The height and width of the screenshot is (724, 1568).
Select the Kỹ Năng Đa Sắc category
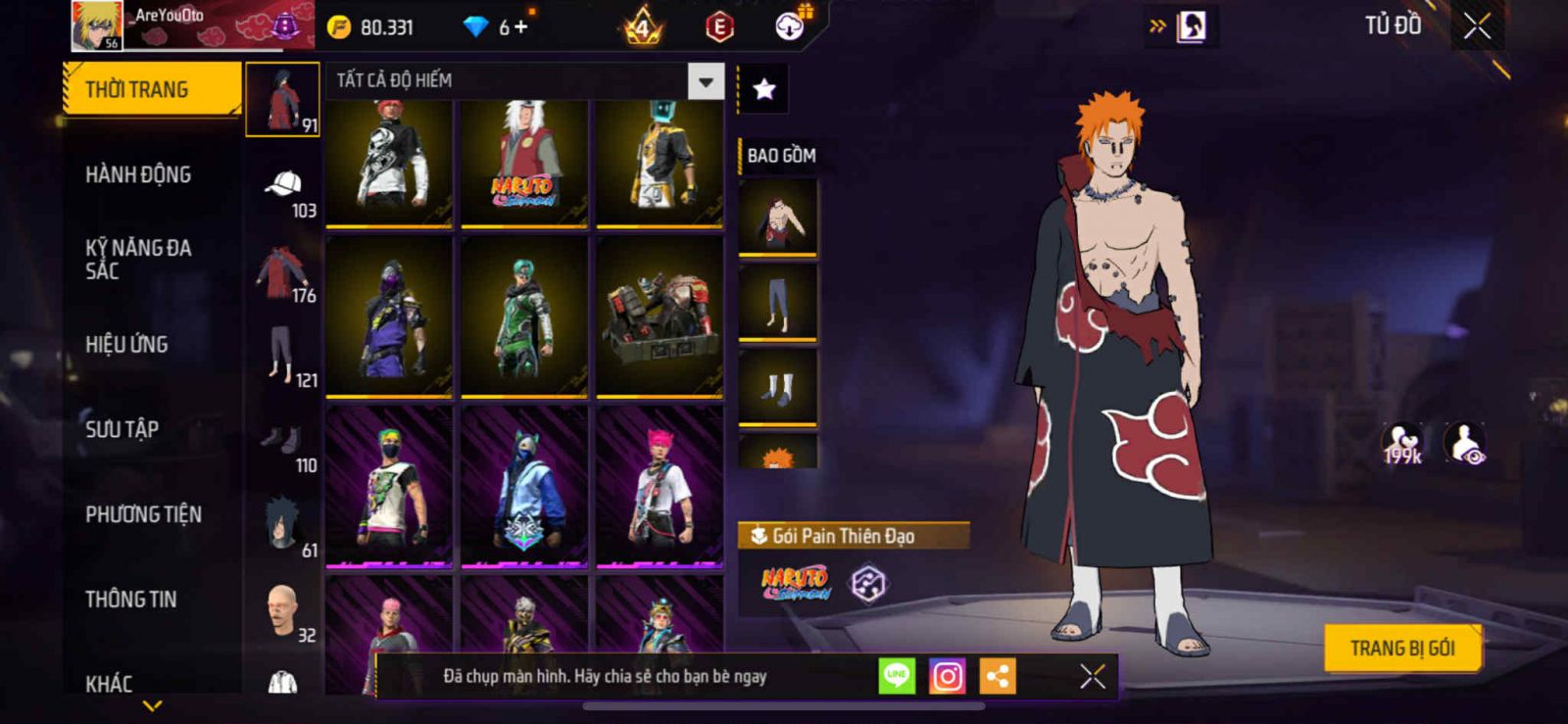(138, 260)
